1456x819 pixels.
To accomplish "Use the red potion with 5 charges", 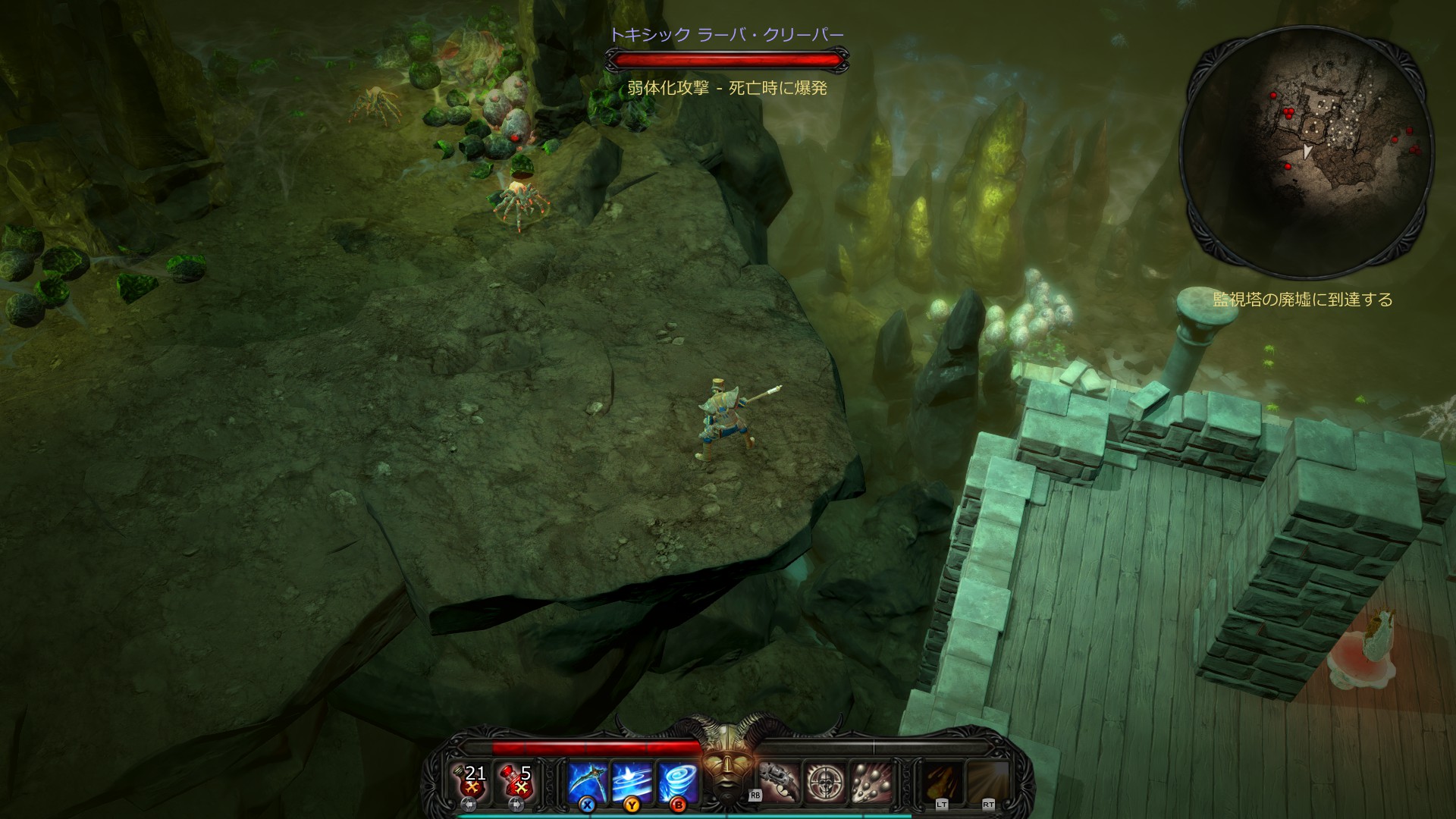I will click(x=518, y=781).
